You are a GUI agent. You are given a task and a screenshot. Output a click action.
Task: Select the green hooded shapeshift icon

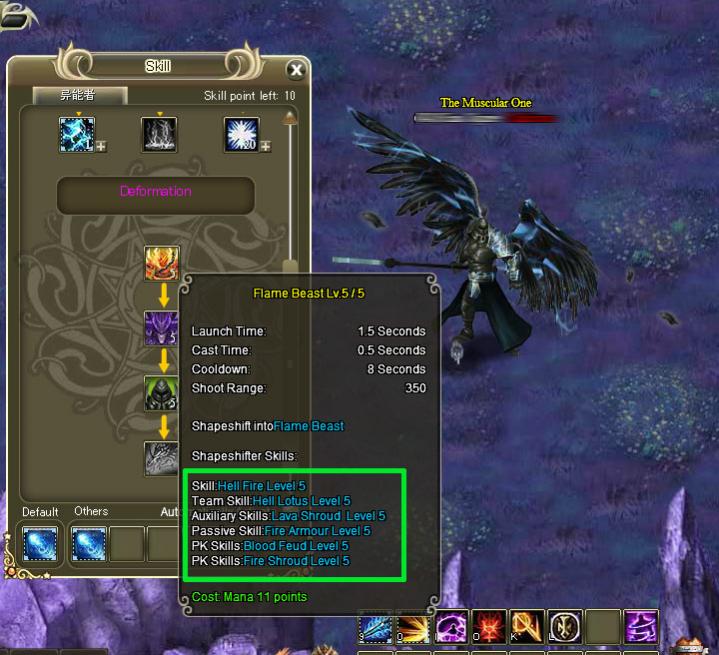pos(162,393)
